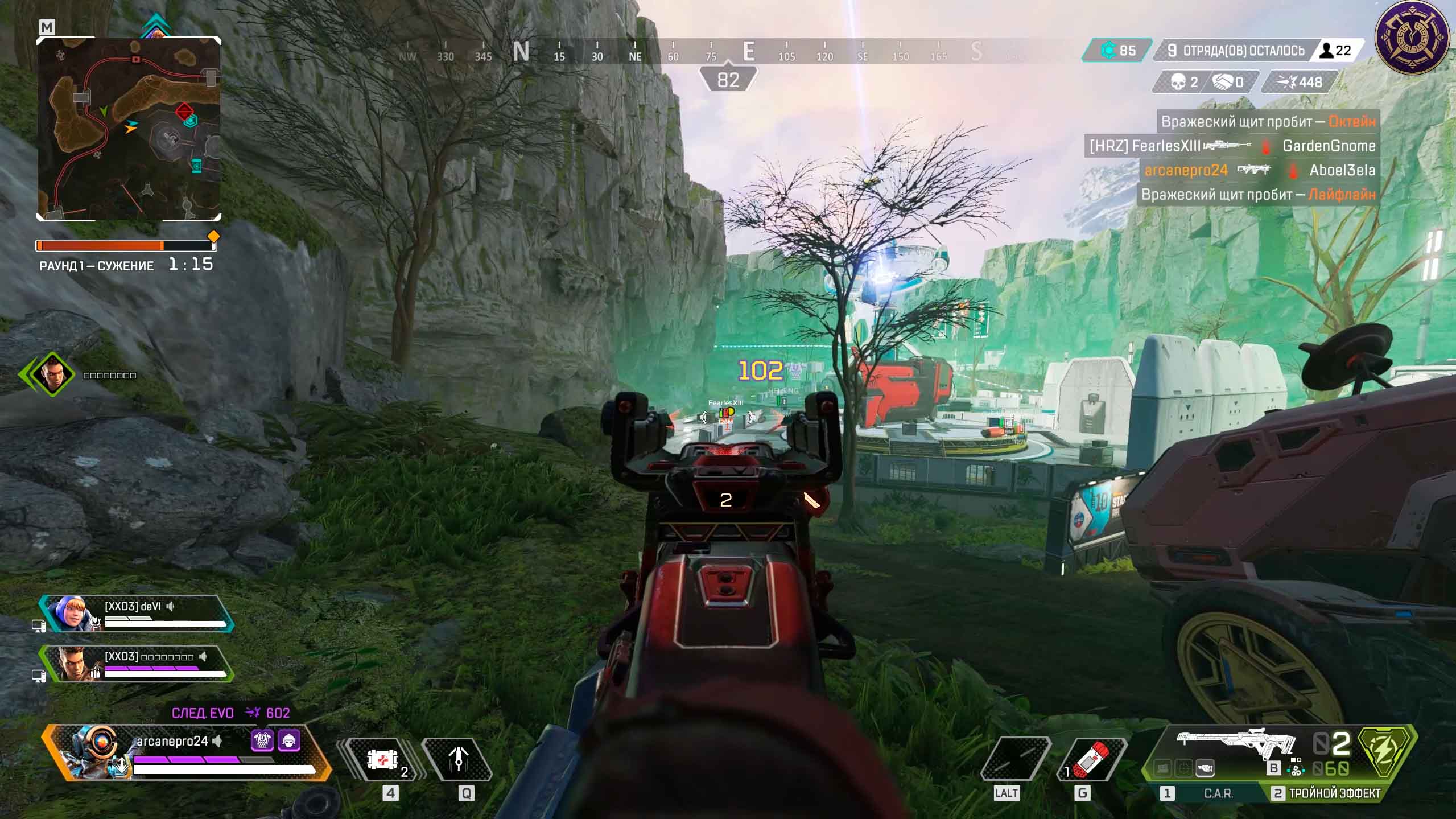Switch to the Тройной эффект weapon slot
The image size is (1456, 819).
click(1327, 793)
